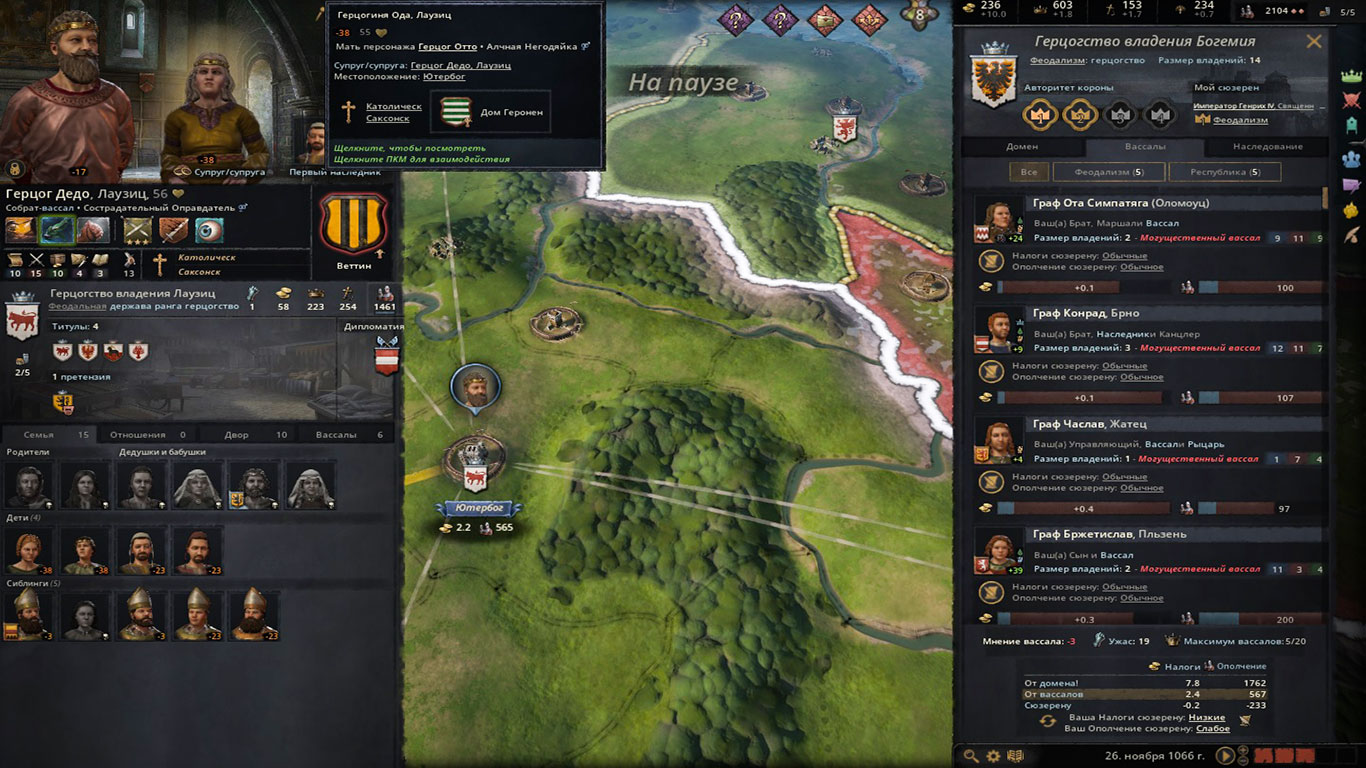Click the Низкие liege taxes link
1366x768 pixels.
pos(1207,717)
